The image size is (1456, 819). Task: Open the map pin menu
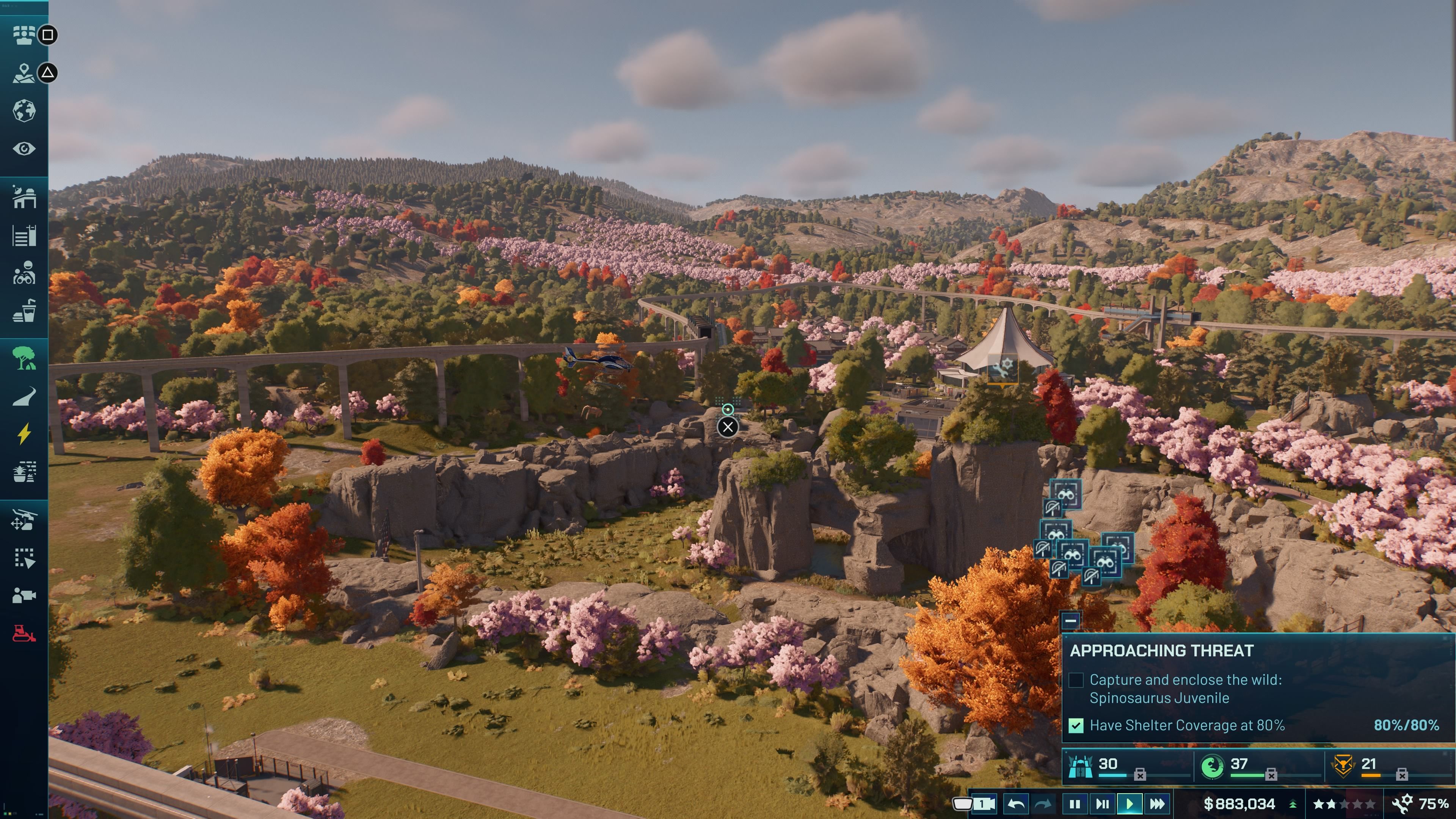click(x=24, y=73)
